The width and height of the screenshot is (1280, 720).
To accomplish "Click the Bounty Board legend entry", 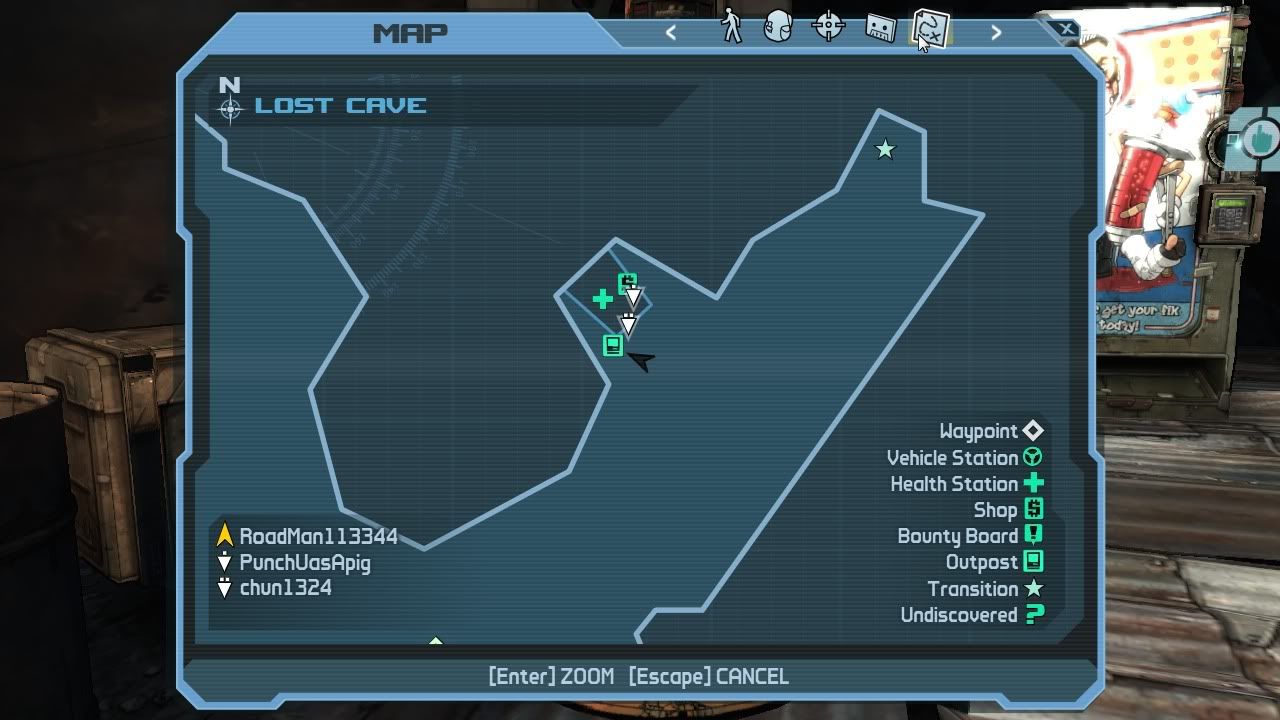I will tap(969, 536).
